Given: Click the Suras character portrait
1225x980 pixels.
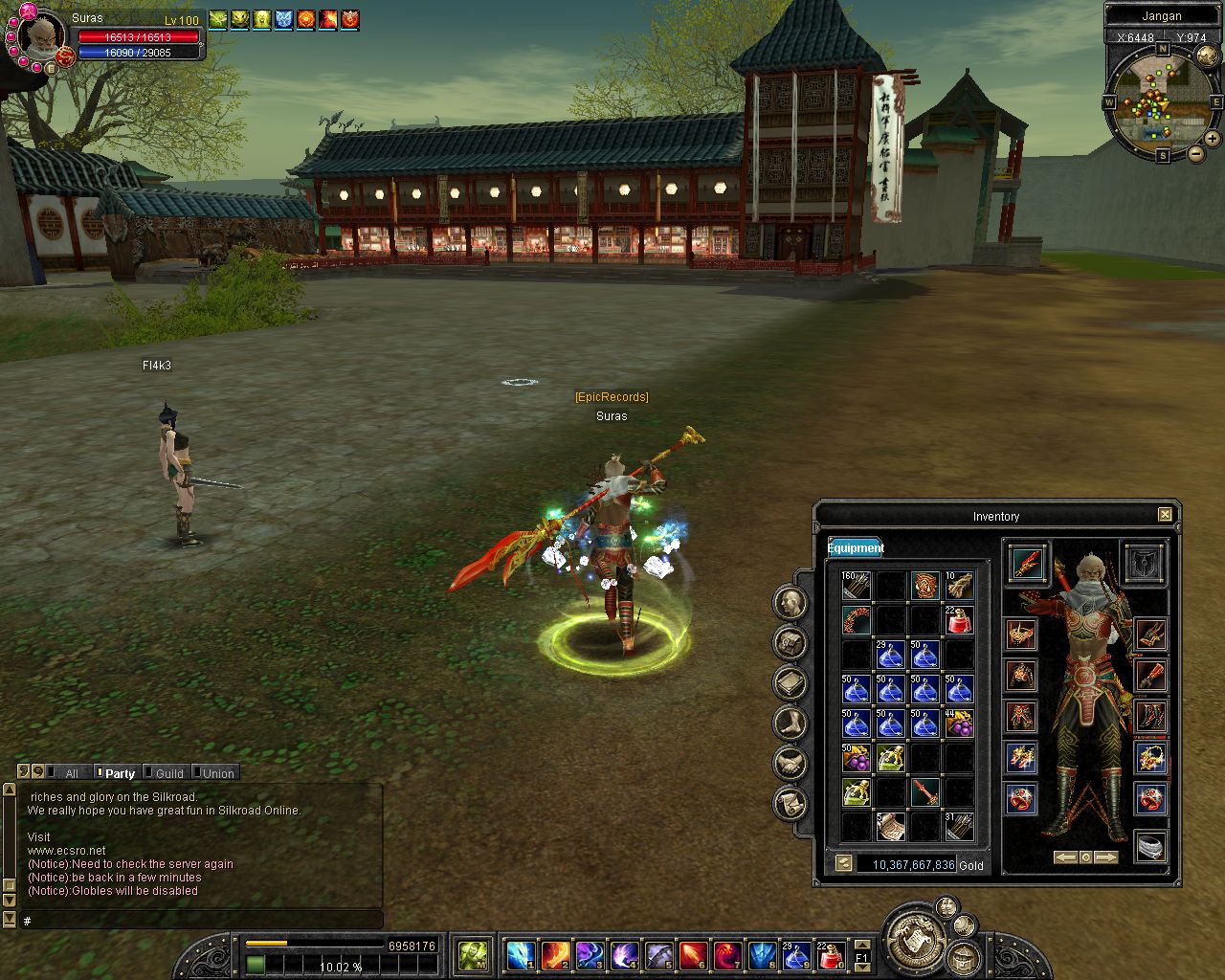Looking at the screenshot, I should (x=40, y=37).
